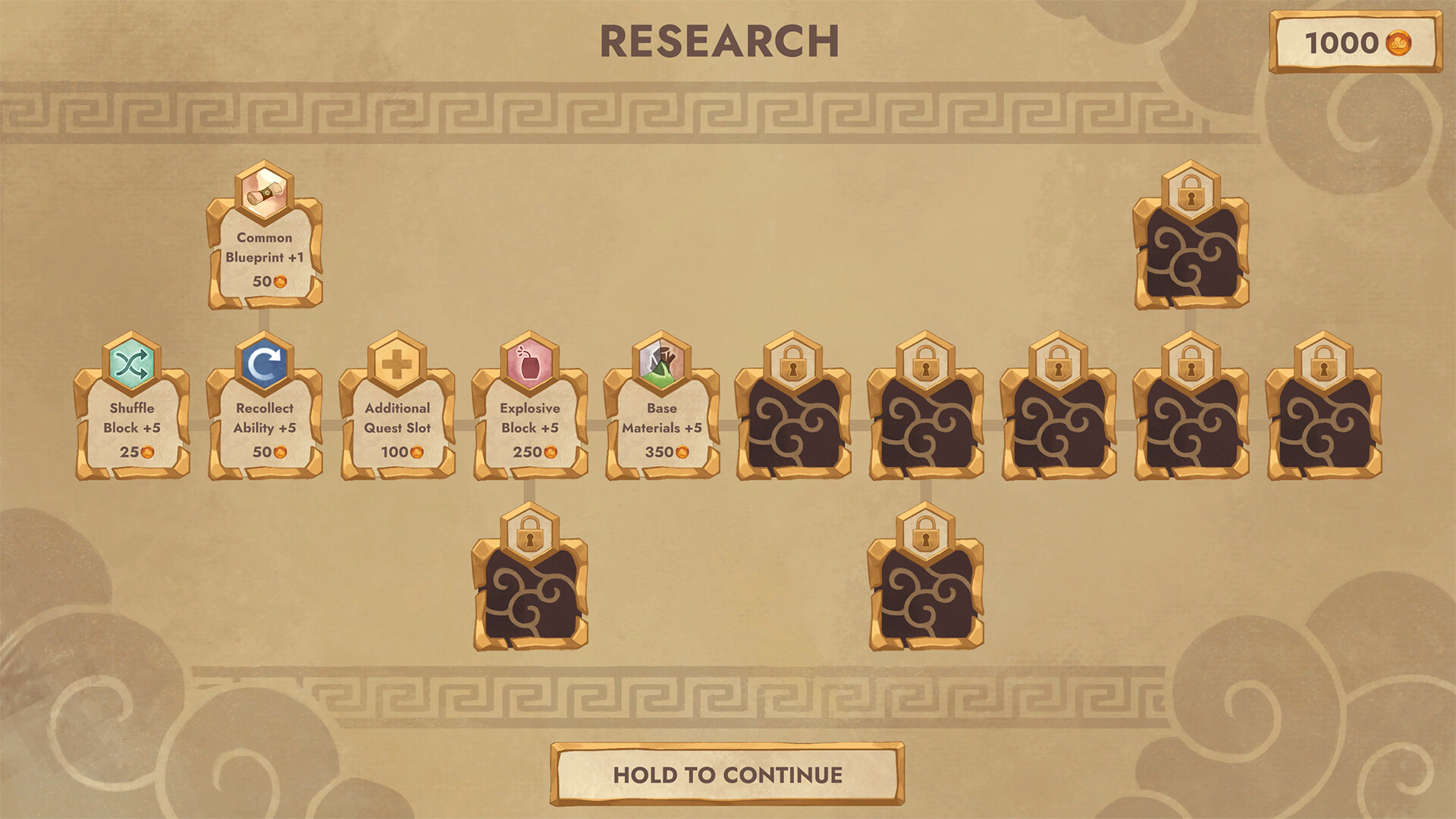Screen dimensions: 1456x819
Task: Select the Shuffle Block +5 research icon
Action: point(130,366)
